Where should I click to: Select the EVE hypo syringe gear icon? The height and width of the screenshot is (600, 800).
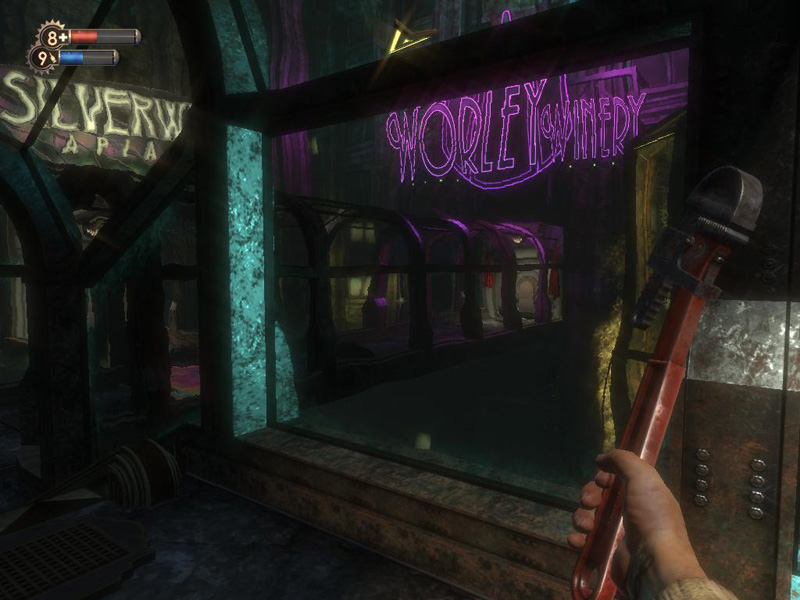pyautogui.click(x=43, y=59)
